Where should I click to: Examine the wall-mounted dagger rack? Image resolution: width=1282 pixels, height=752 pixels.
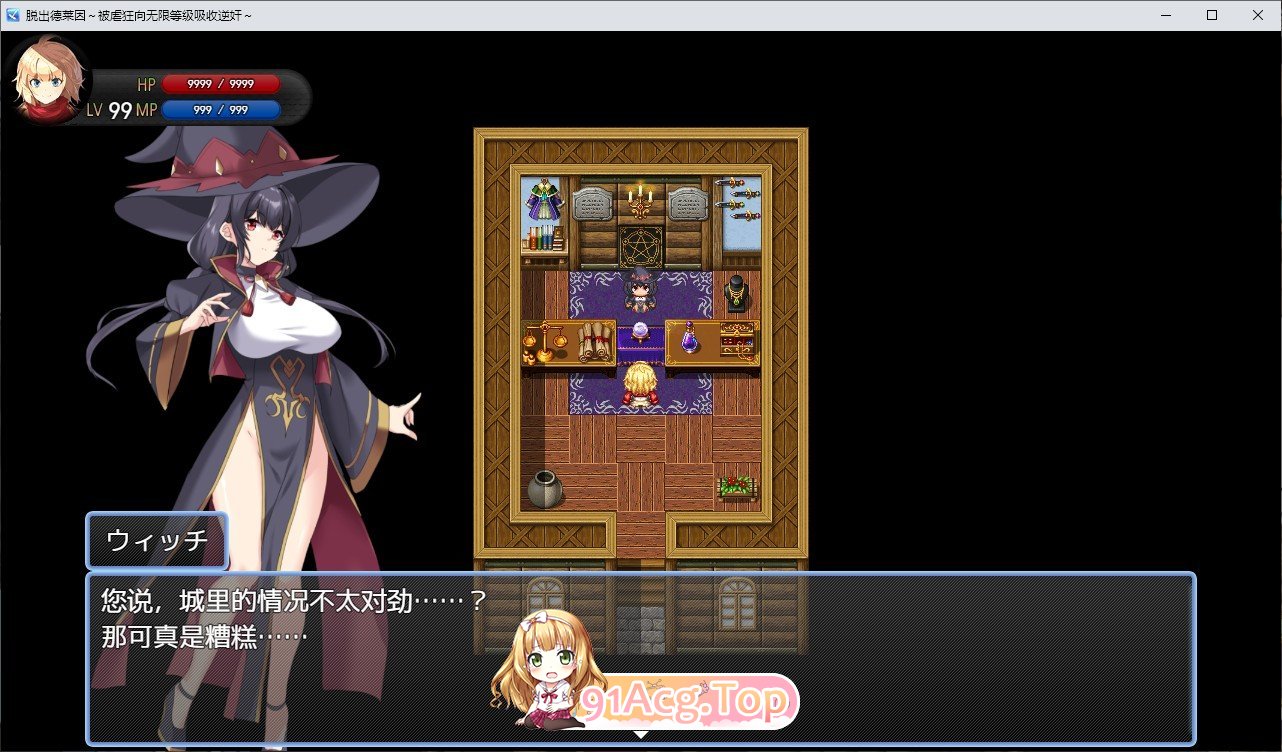pyautogui.click(x=737, y=200)
